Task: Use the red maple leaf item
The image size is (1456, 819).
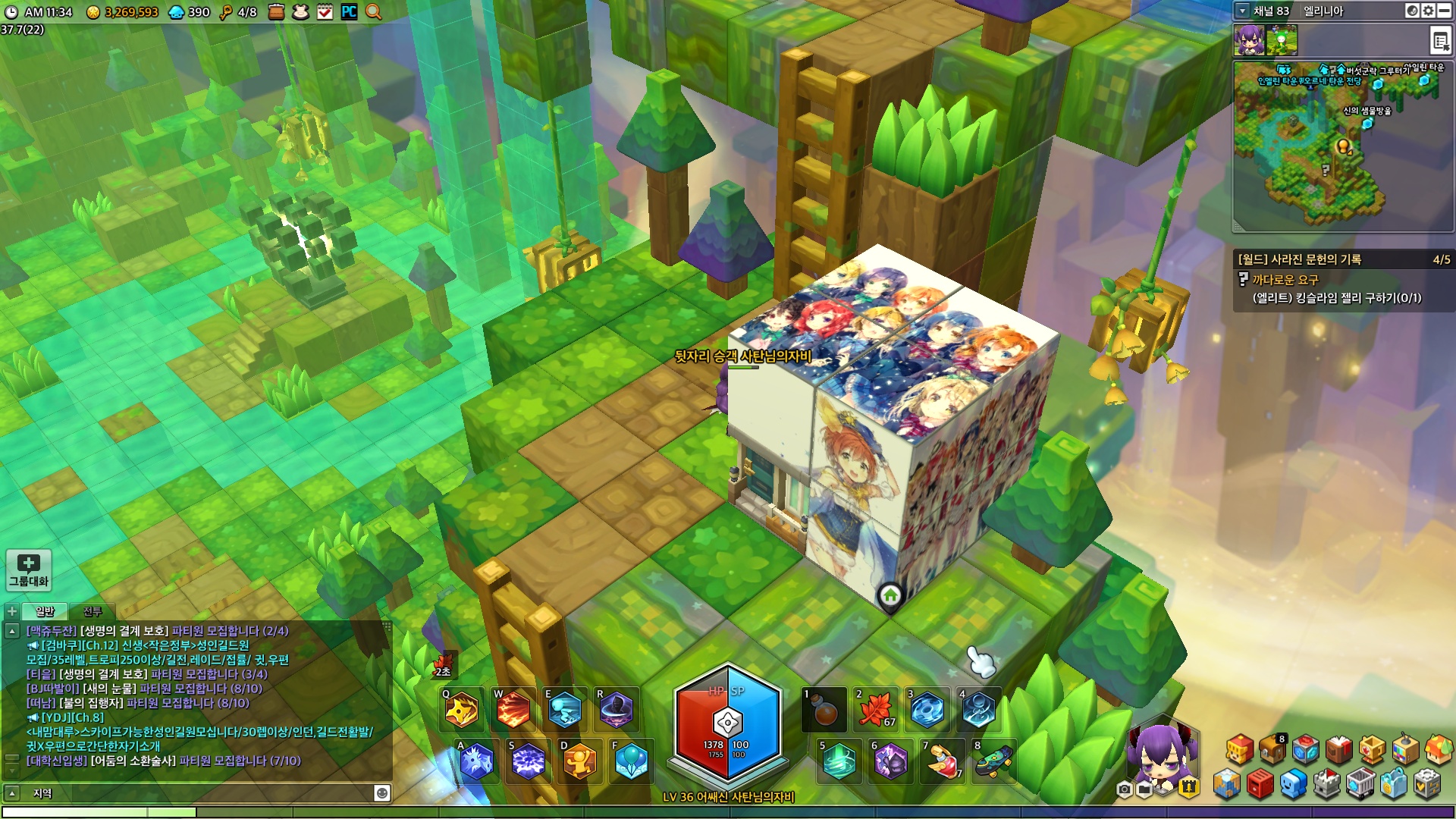Action: (876, 711)
